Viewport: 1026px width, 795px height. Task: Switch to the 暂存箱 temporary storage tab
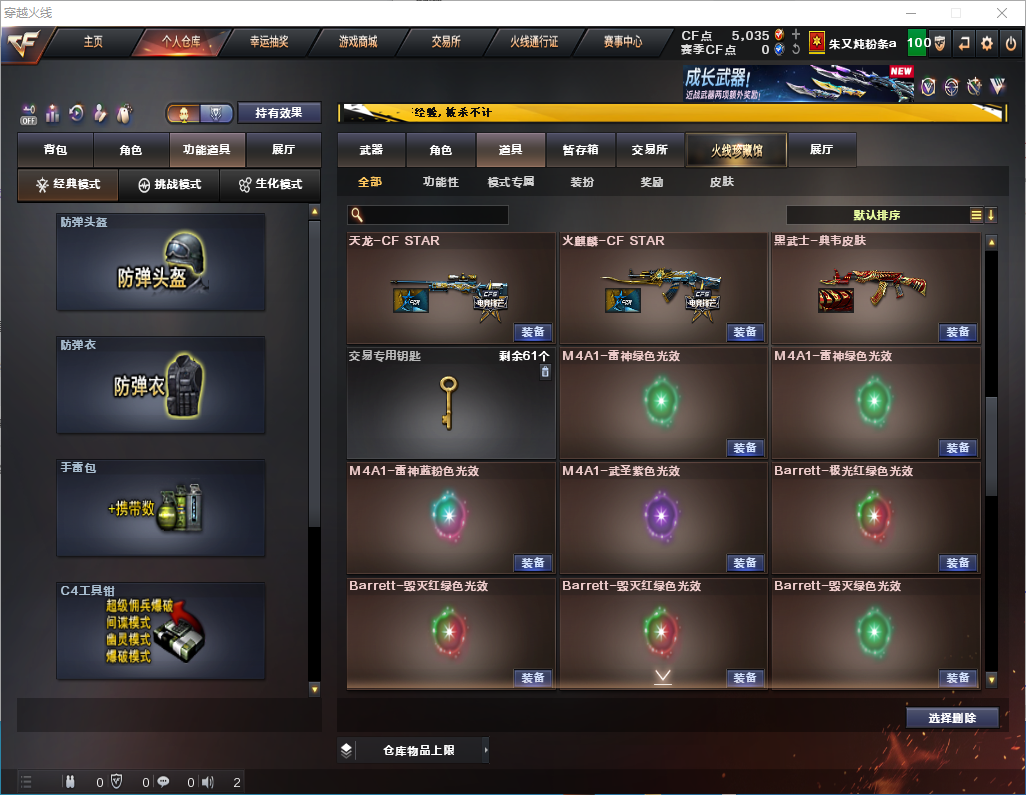[x=580, y=150]
